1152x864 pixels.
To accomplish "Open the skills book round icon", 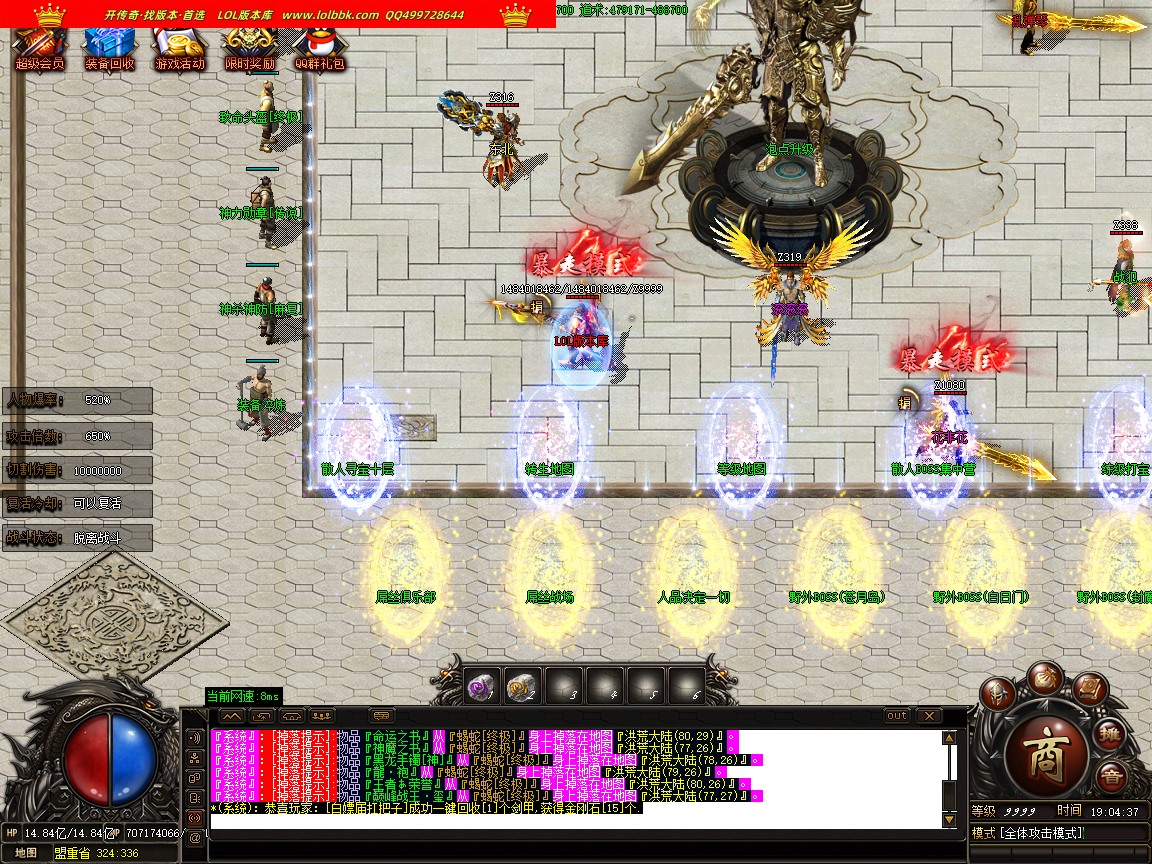I will (x=1089, y=689).
